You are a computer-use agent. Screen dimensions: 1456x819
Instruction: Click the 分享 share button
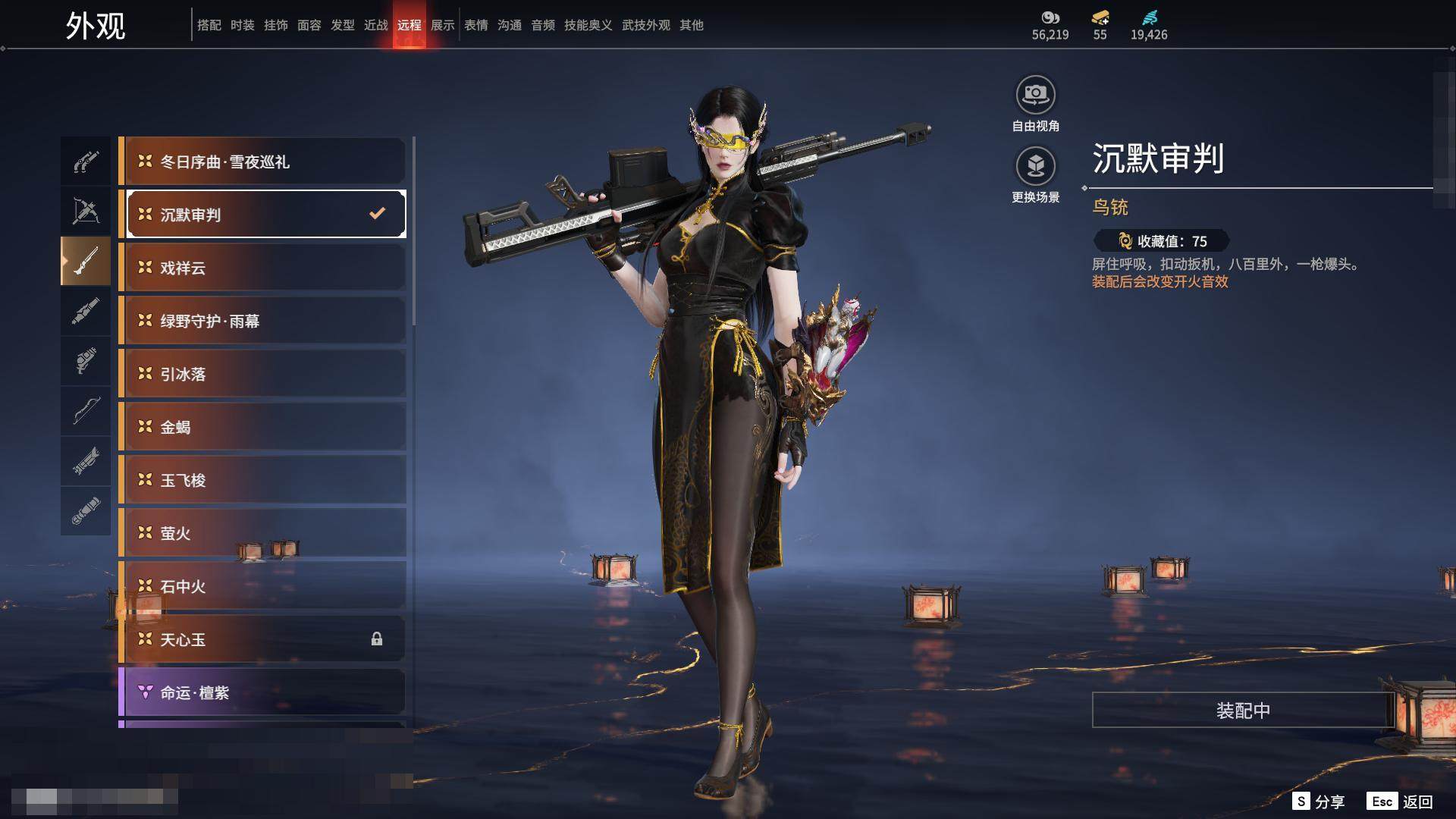1319,802
